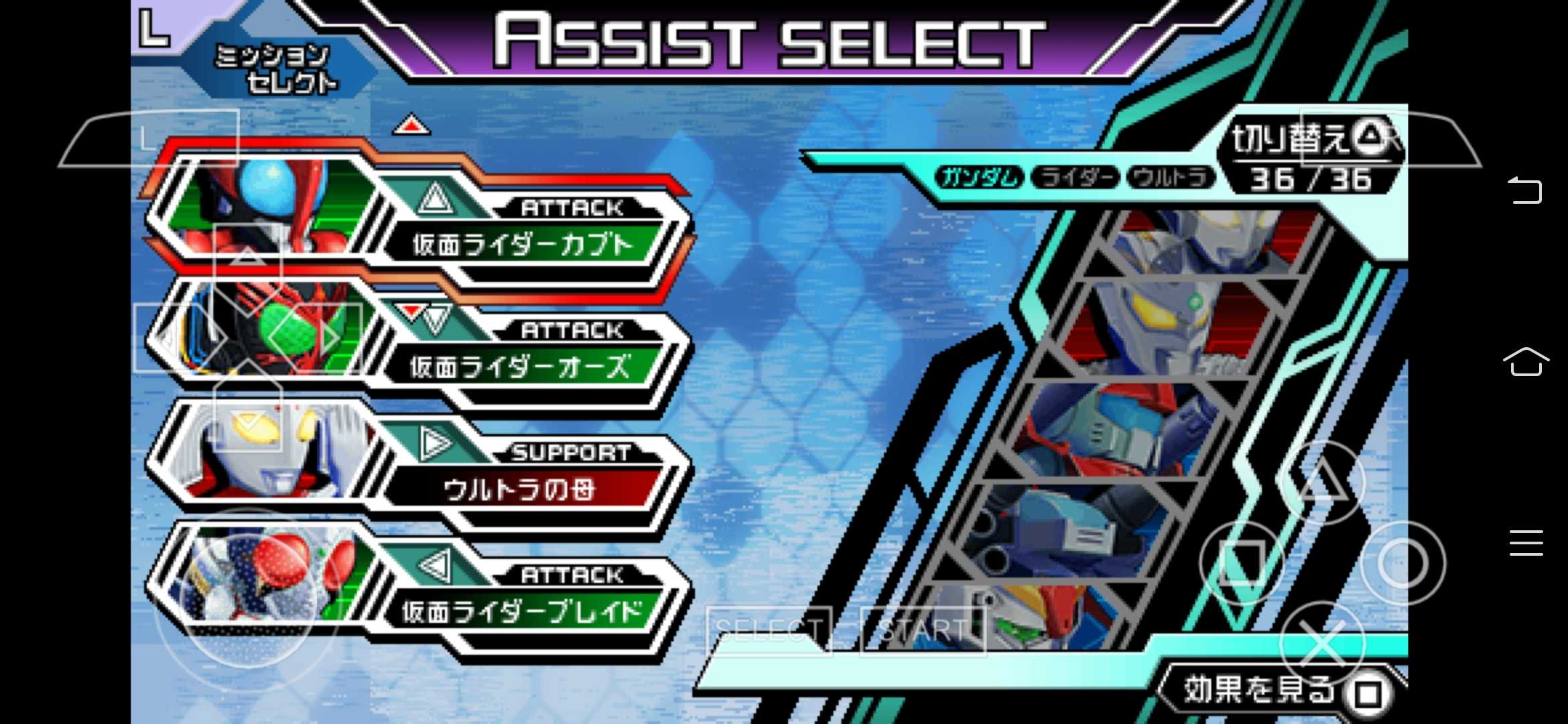Tap the emulator START button

[923, 630]
